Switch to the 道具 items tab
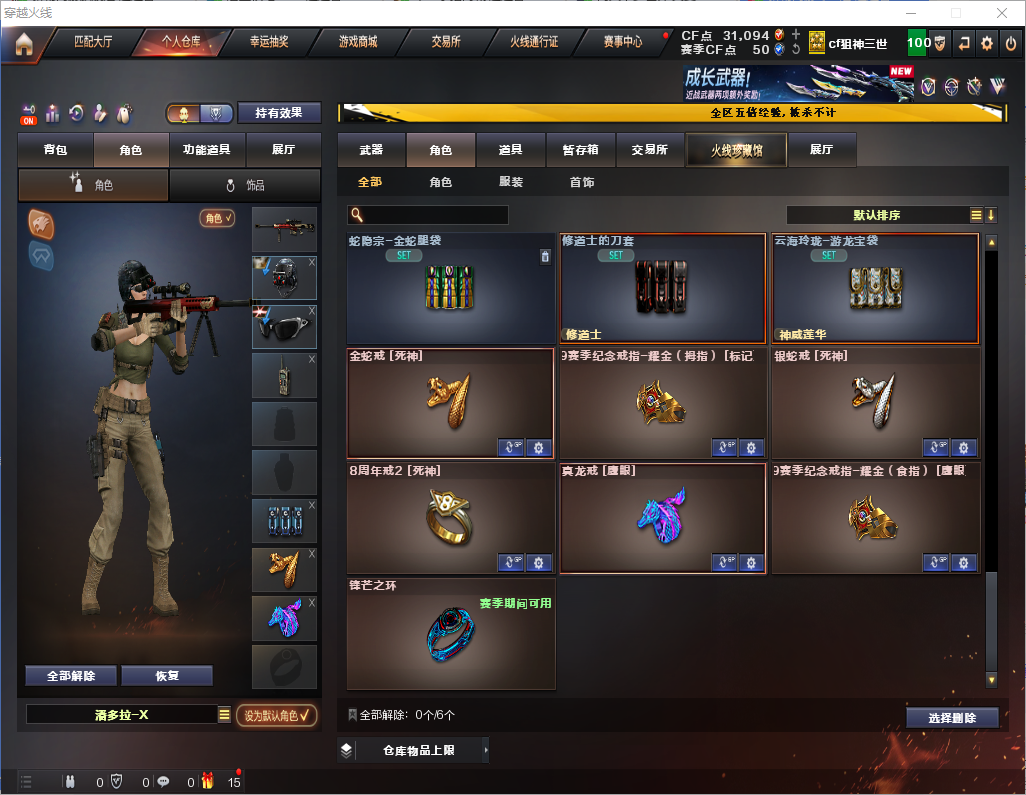The height and width of the screenshot is (795, 1026). coord(510,150)
